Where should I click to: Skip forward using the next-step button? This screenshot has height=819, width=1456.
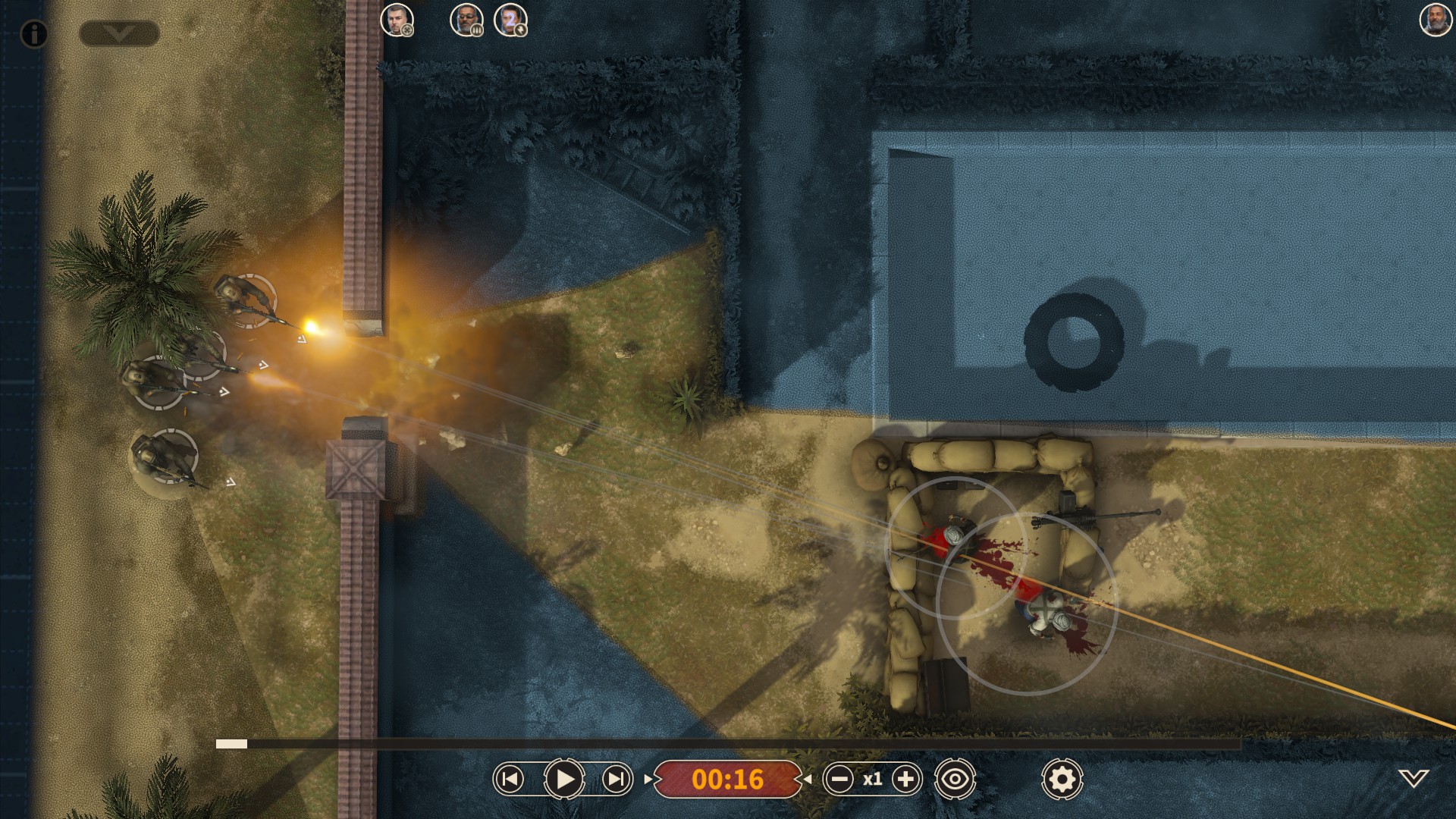(616, 778)
